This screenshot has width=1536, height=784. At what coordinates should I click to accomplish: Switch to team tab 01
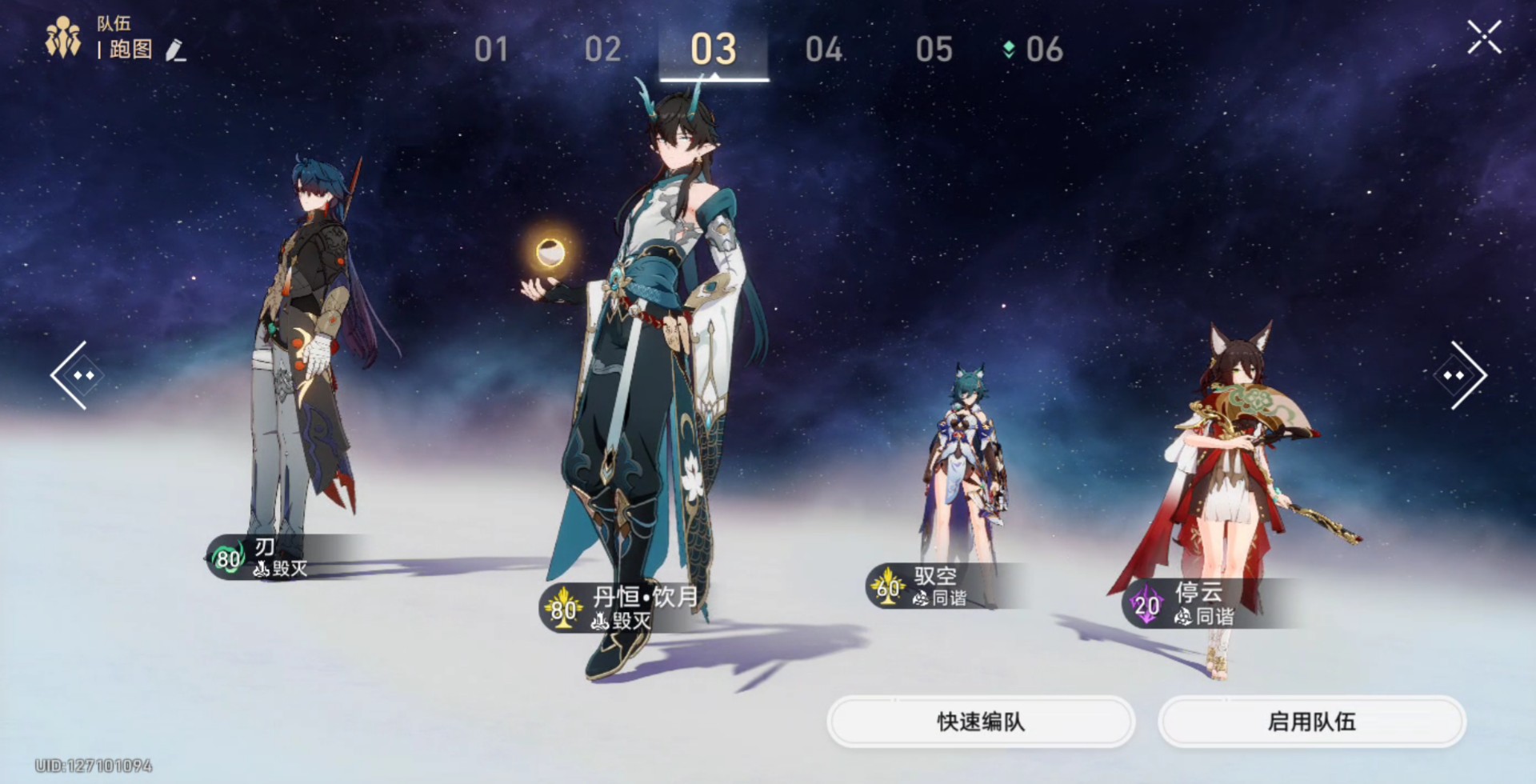point(490,50)
